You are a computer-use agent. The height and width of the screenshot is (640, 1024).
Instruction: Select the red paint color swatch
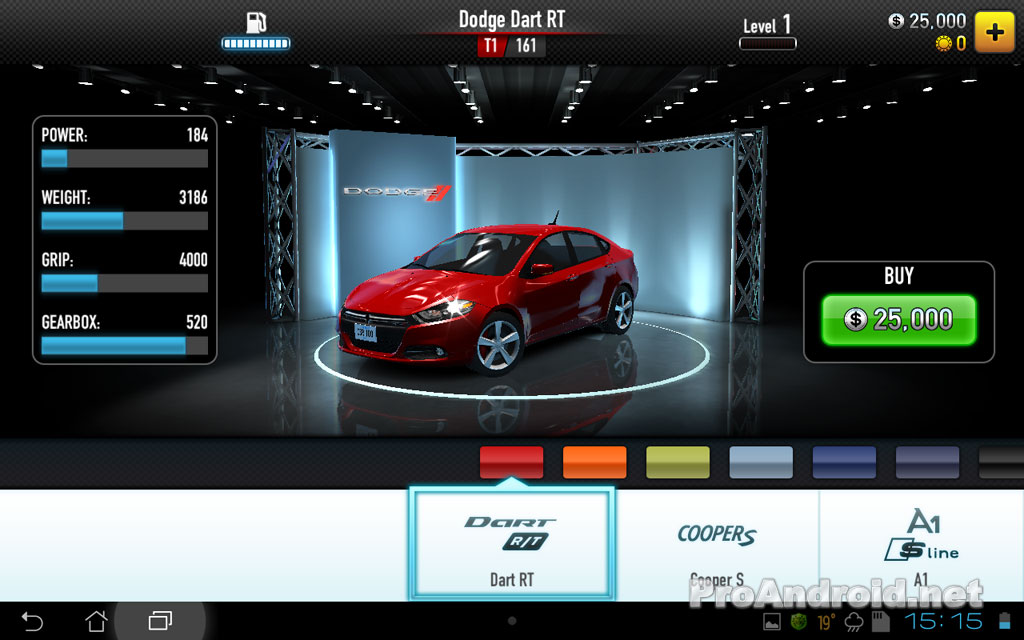point(511,462)
